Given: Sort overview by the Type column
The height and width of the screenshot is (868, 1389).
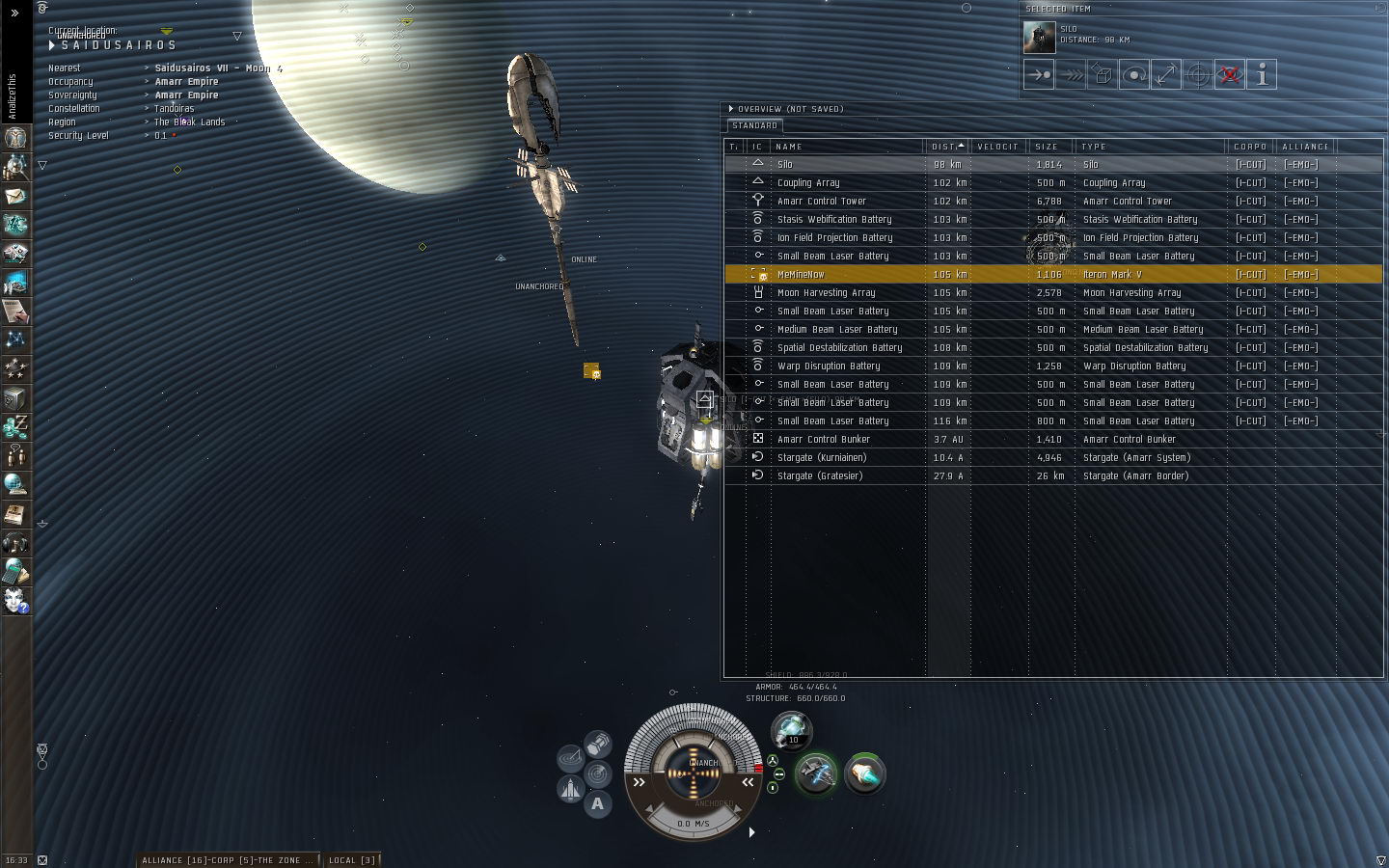Looking at the screenshot, I should pos(1150,147).
